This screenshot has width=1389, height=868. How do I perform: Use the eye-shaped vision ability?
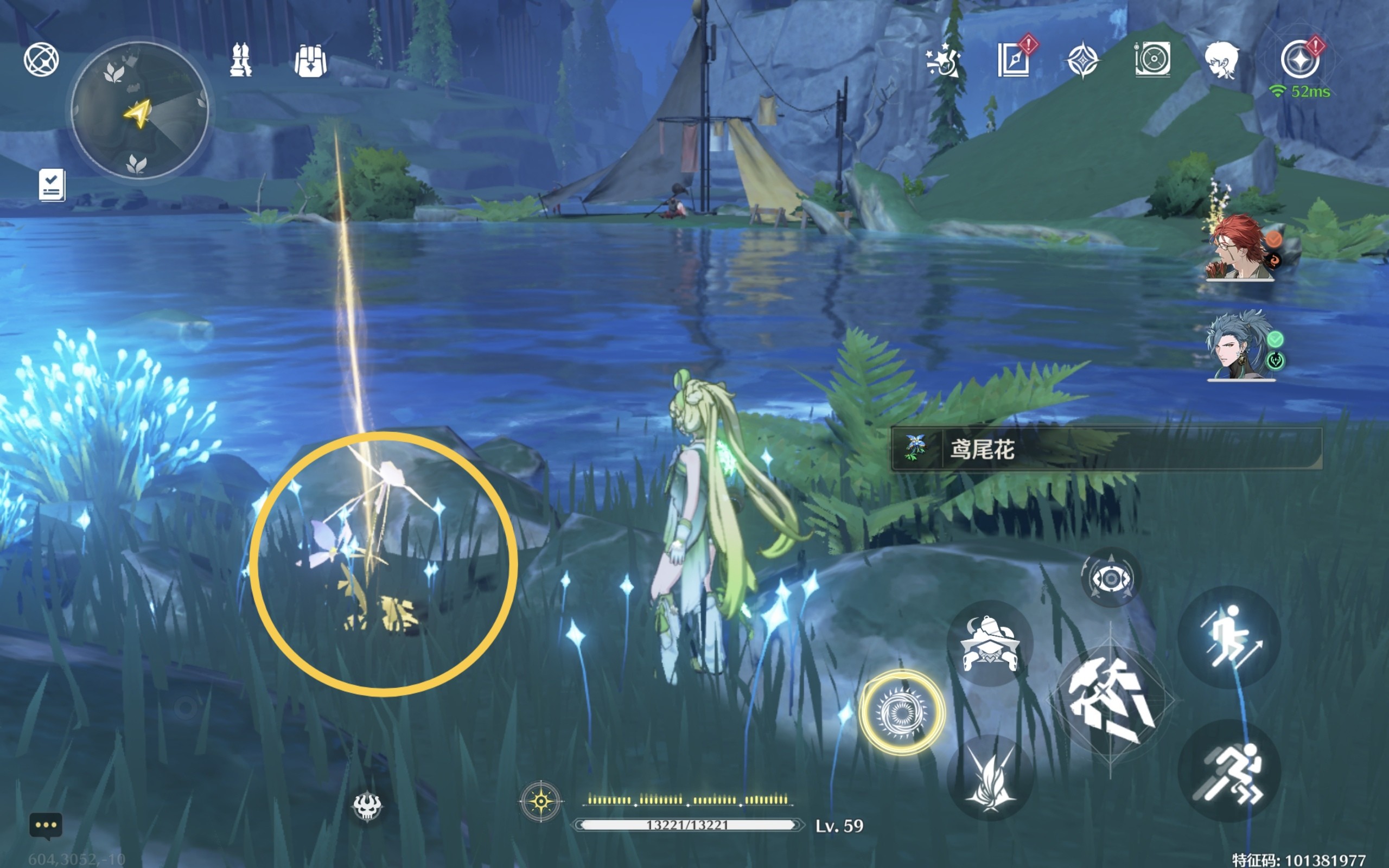1111,578
